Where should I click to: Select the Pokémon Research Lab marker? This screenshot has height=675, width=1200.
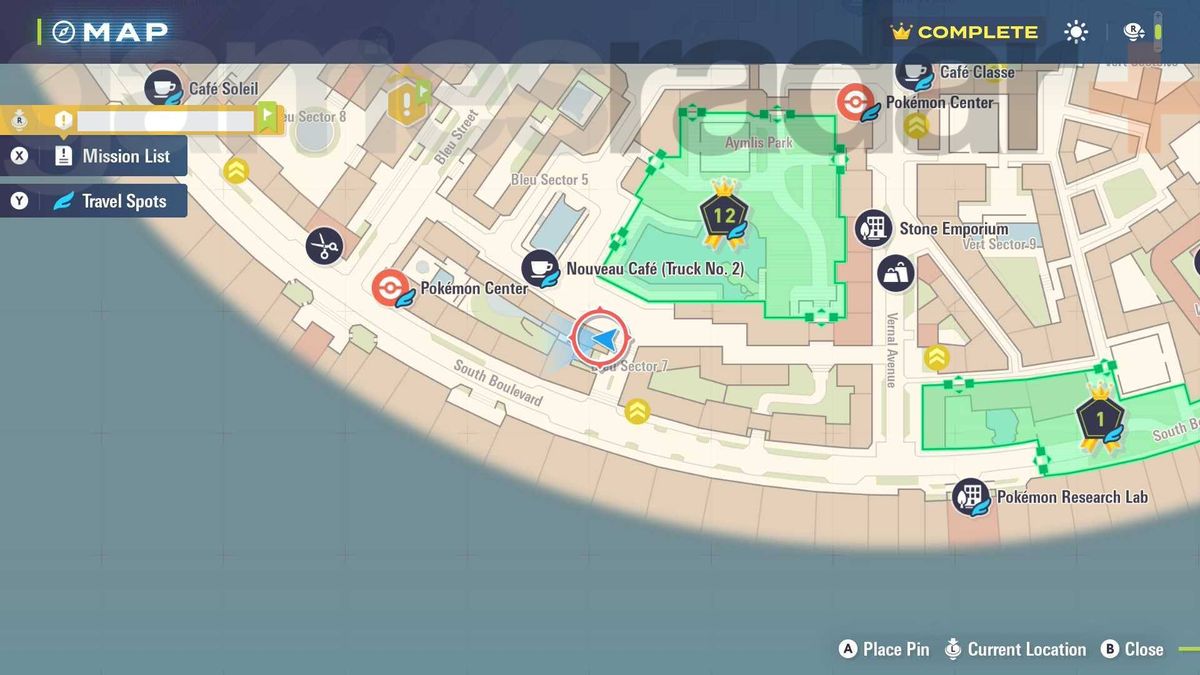coord(970,496)
